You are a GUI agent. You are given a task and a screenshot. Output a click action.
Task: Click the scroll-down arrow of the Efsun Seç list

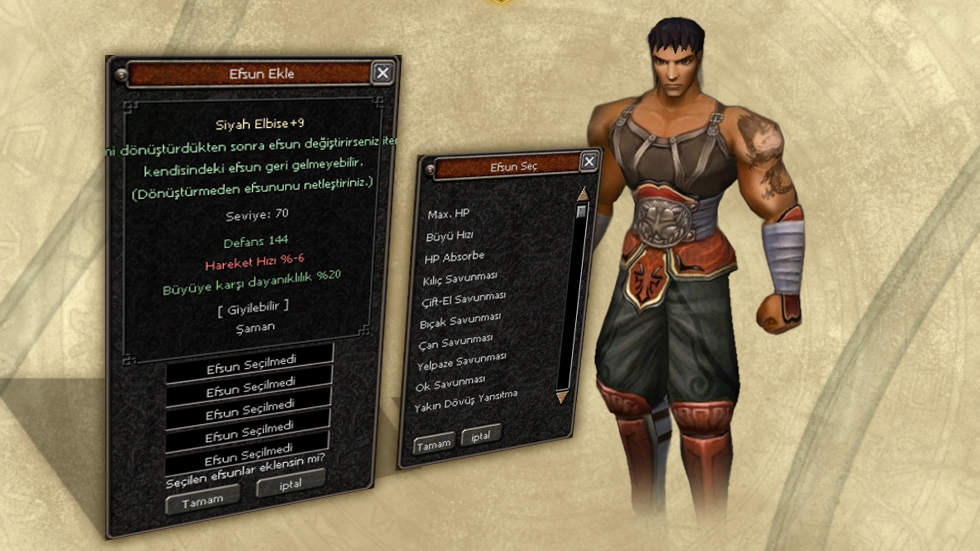[x=562, y=397]
